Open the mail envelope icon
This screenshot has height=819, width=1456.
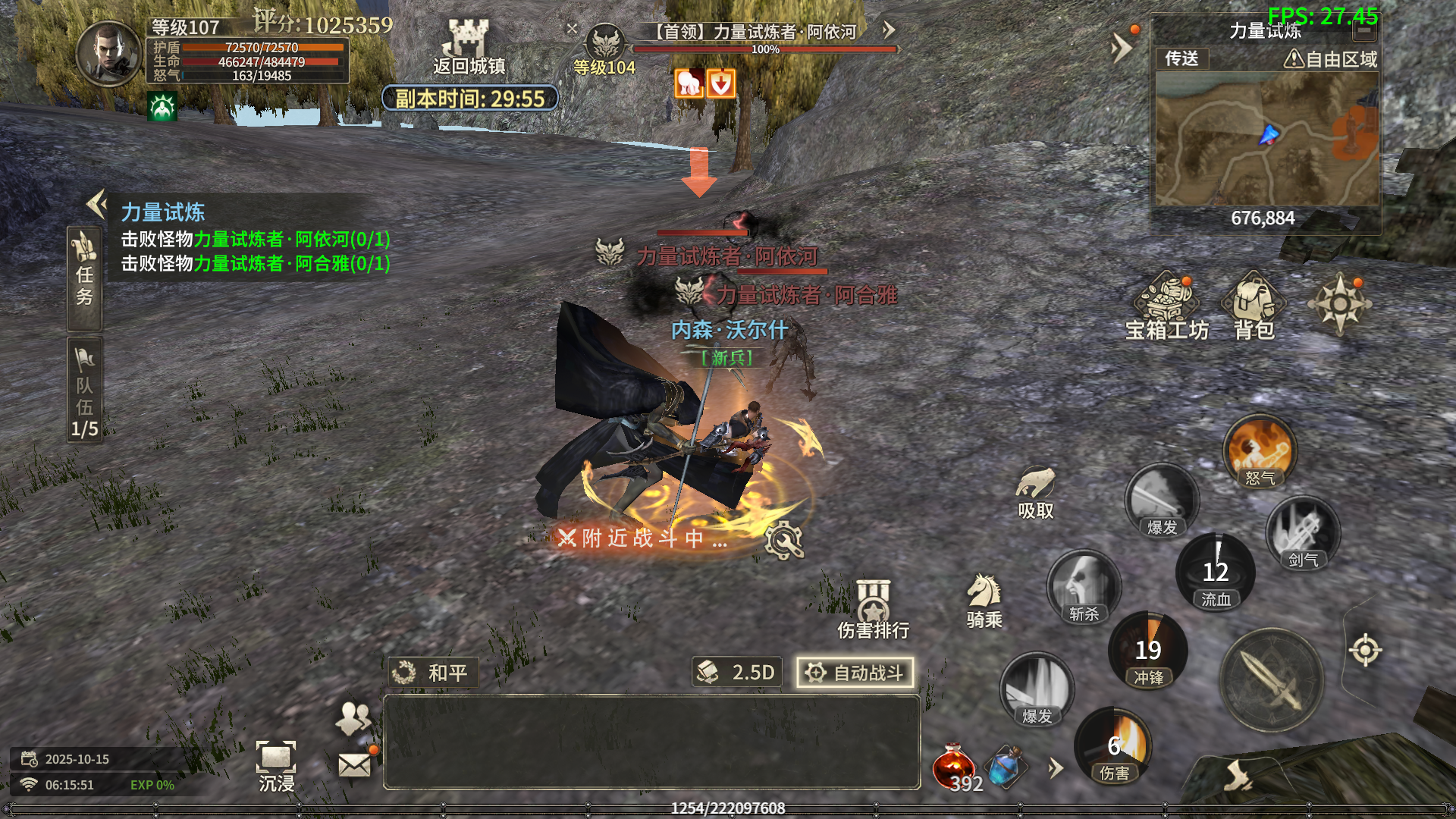point(354,765)
